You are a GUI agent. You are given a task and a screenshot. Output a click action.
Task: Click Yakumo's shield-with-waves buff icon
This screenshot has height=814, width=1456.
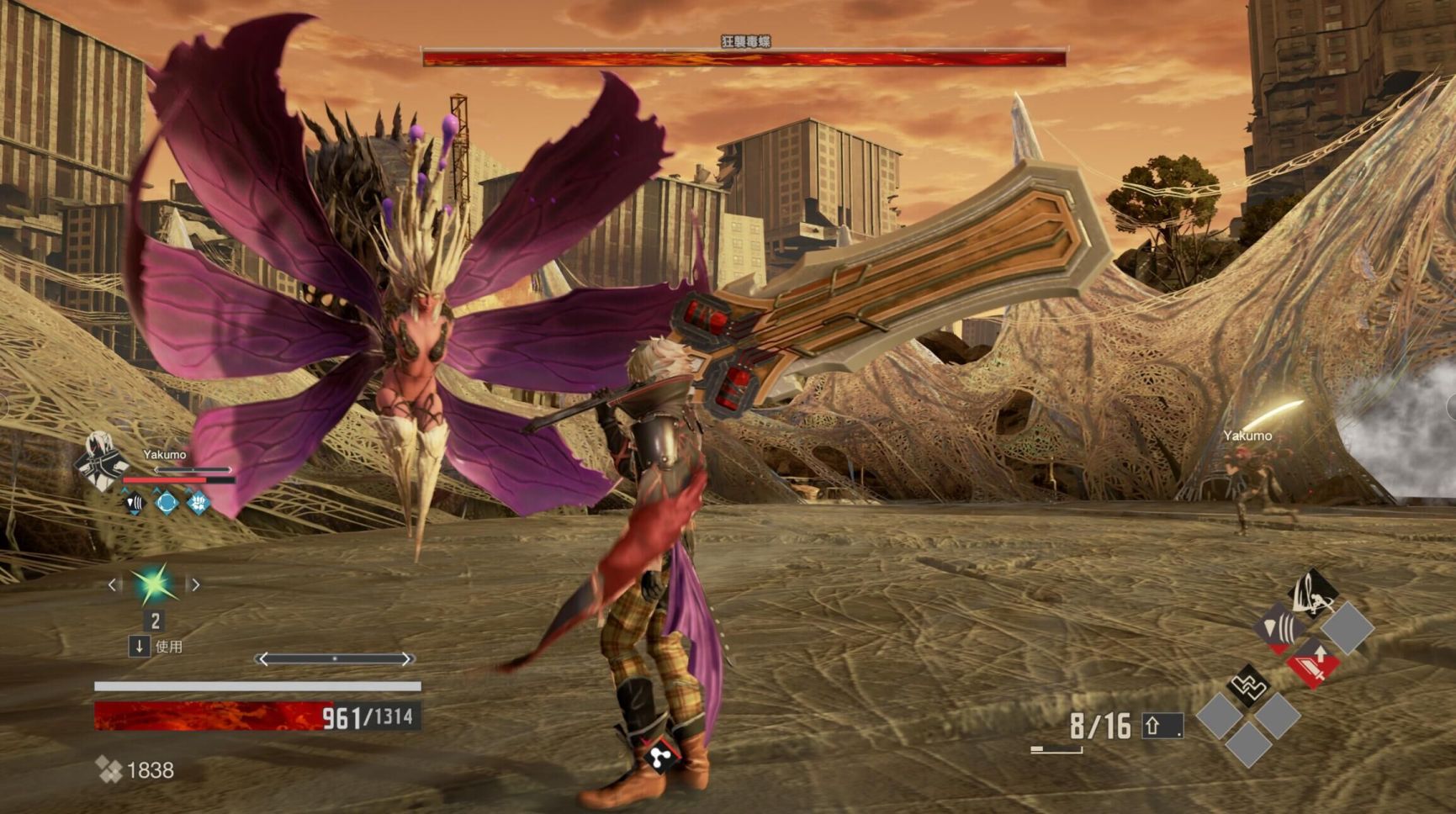[x=135, y=503]
